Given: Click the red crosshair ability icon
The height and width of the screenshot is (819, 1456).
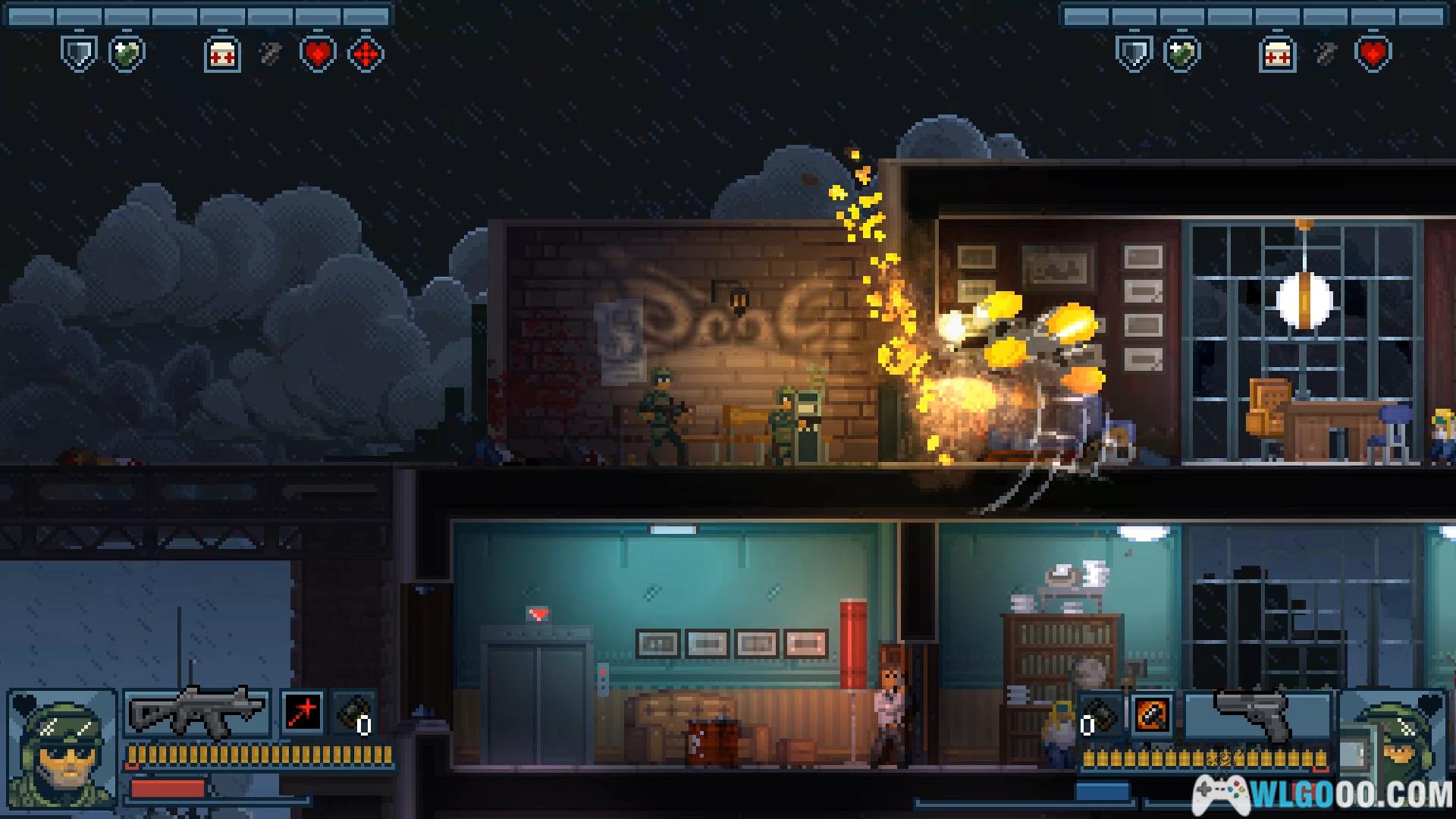Looking at the screenshot, I should 366,54.
